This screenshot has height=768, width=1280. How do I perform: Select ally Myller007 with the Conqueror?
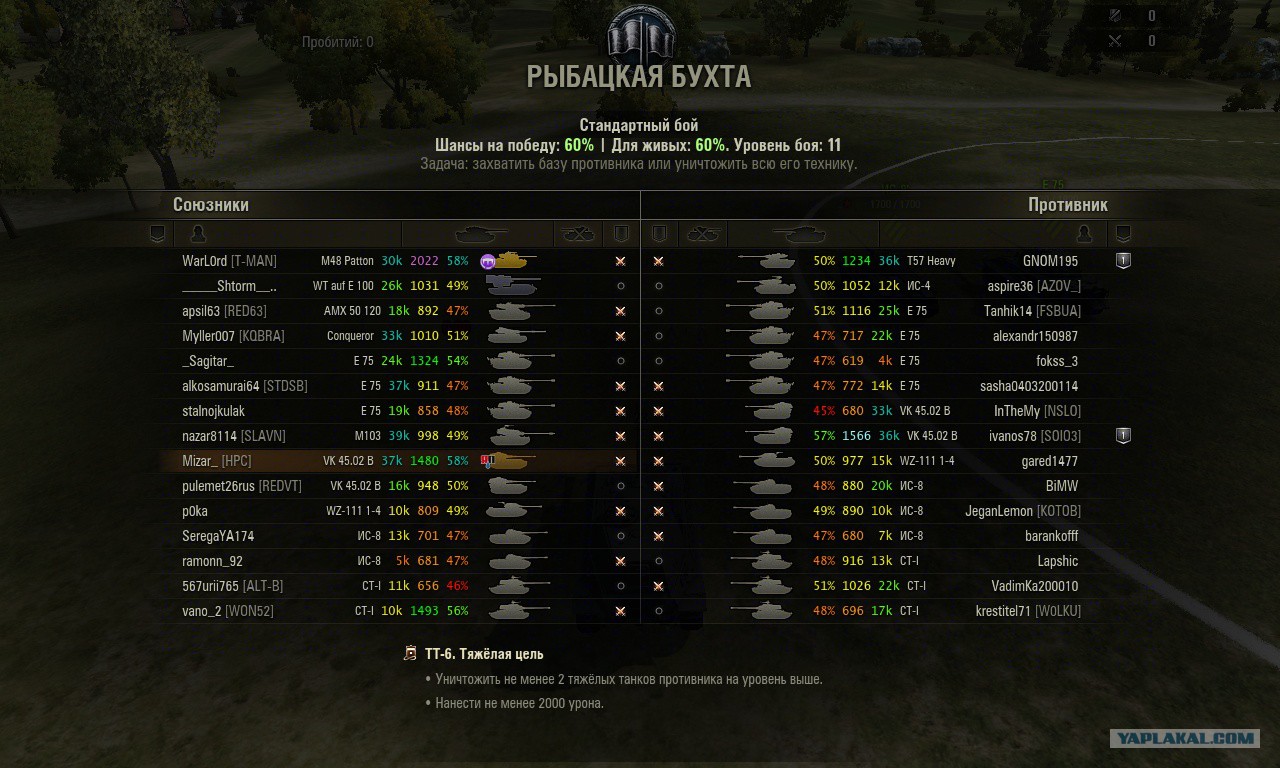coord(233,336)
